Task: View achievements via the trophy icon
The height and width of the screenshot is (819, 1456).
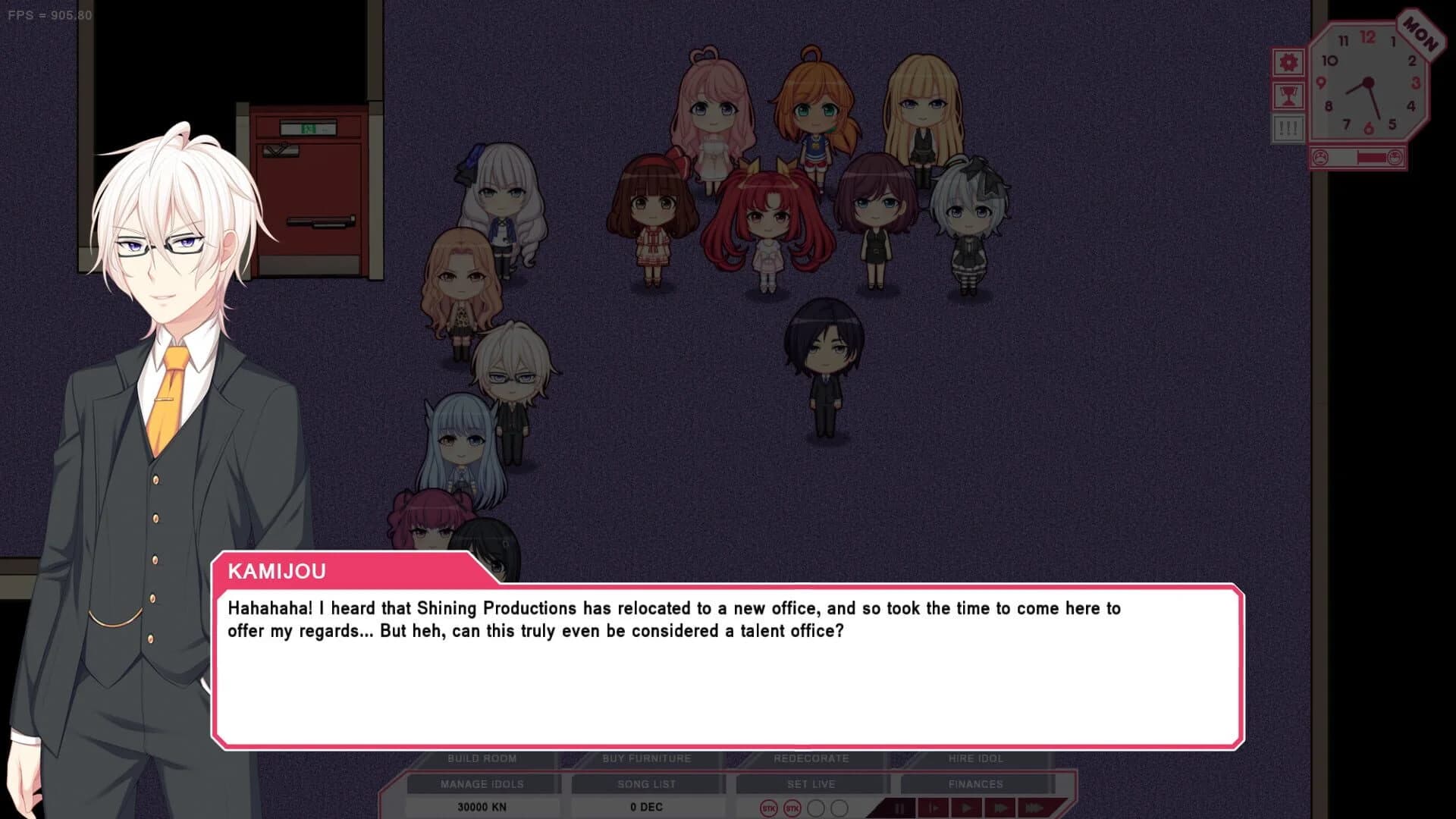Action: pyautogui.click(x=1288, y=96)
